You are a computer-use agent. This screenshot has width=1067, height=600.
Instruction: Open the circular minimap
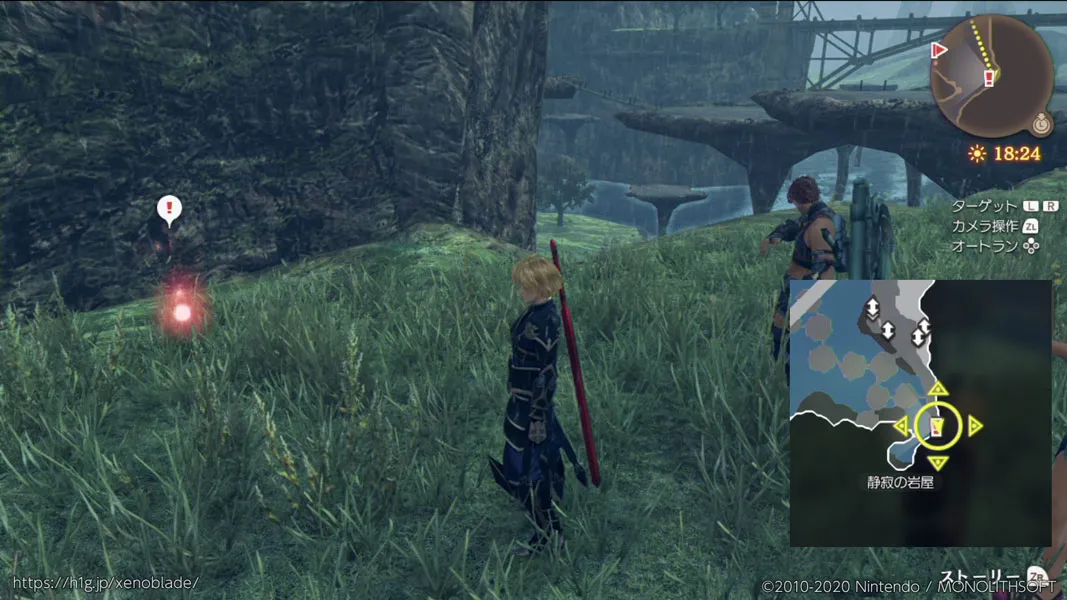tap(991, 75)
